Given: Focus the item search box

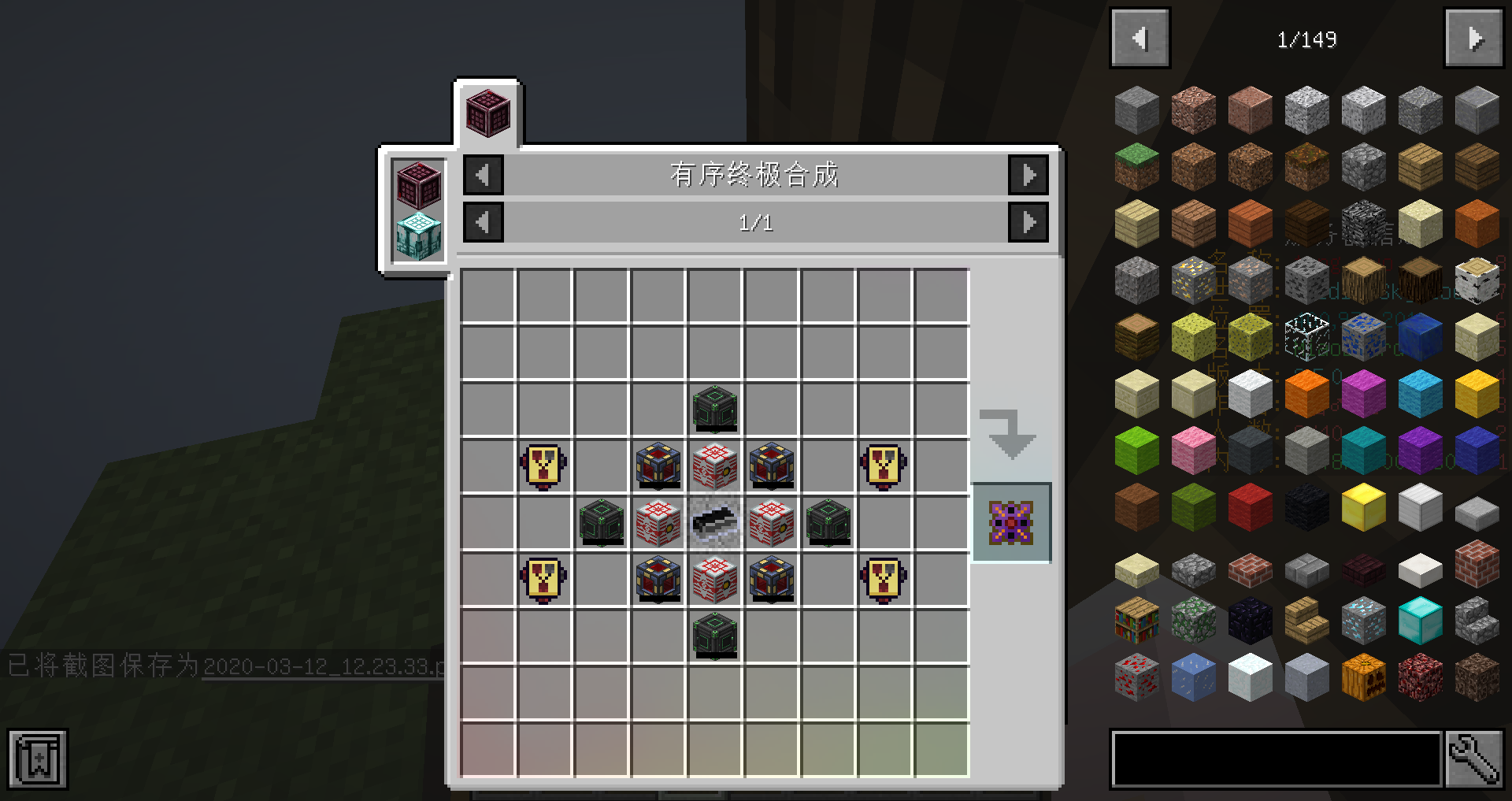Looking at the screenshot, I should coord(1276,758).
